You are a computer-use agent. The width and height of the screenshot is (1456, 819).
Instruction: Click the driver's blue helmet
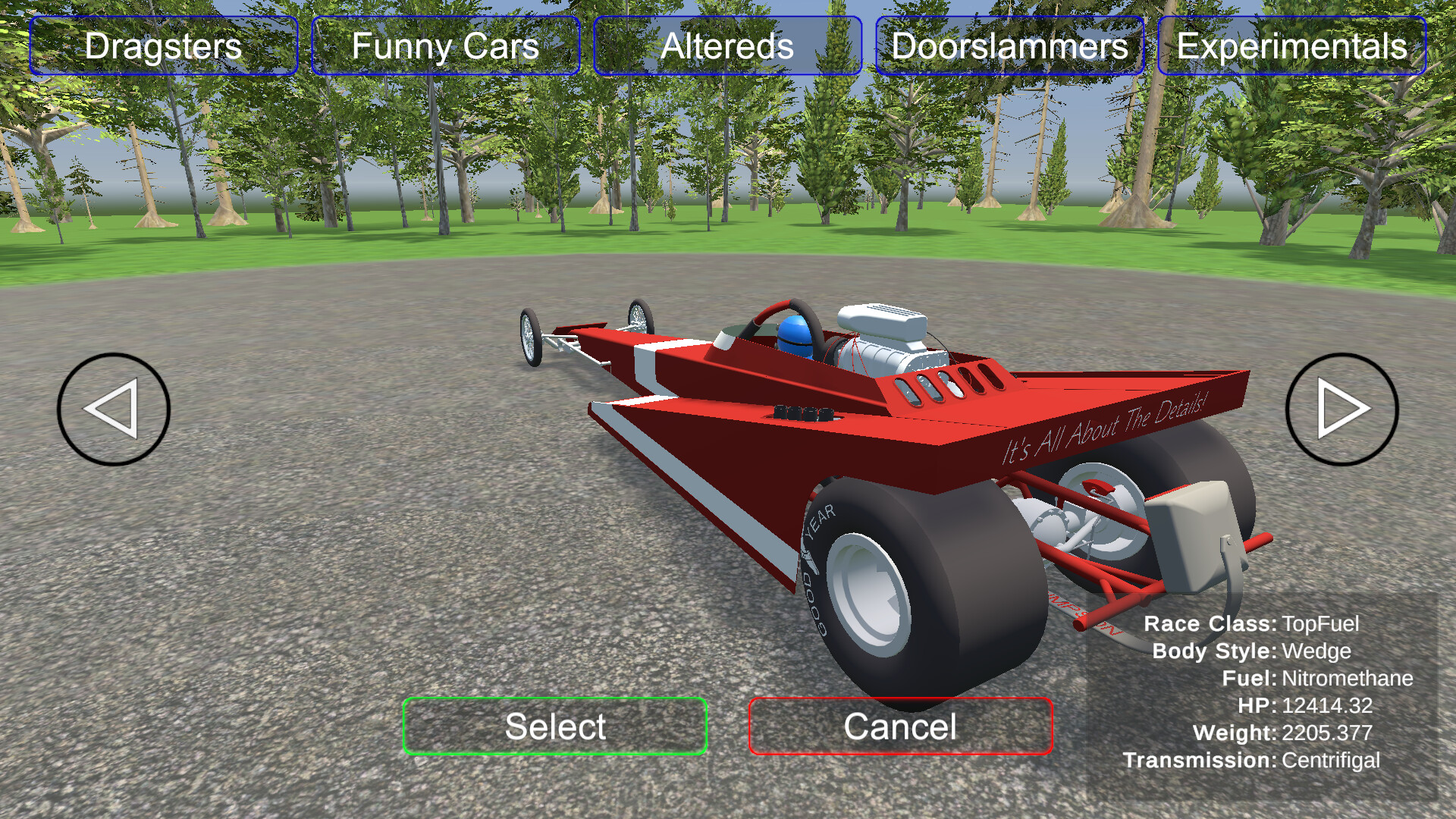tap(795, 334)
